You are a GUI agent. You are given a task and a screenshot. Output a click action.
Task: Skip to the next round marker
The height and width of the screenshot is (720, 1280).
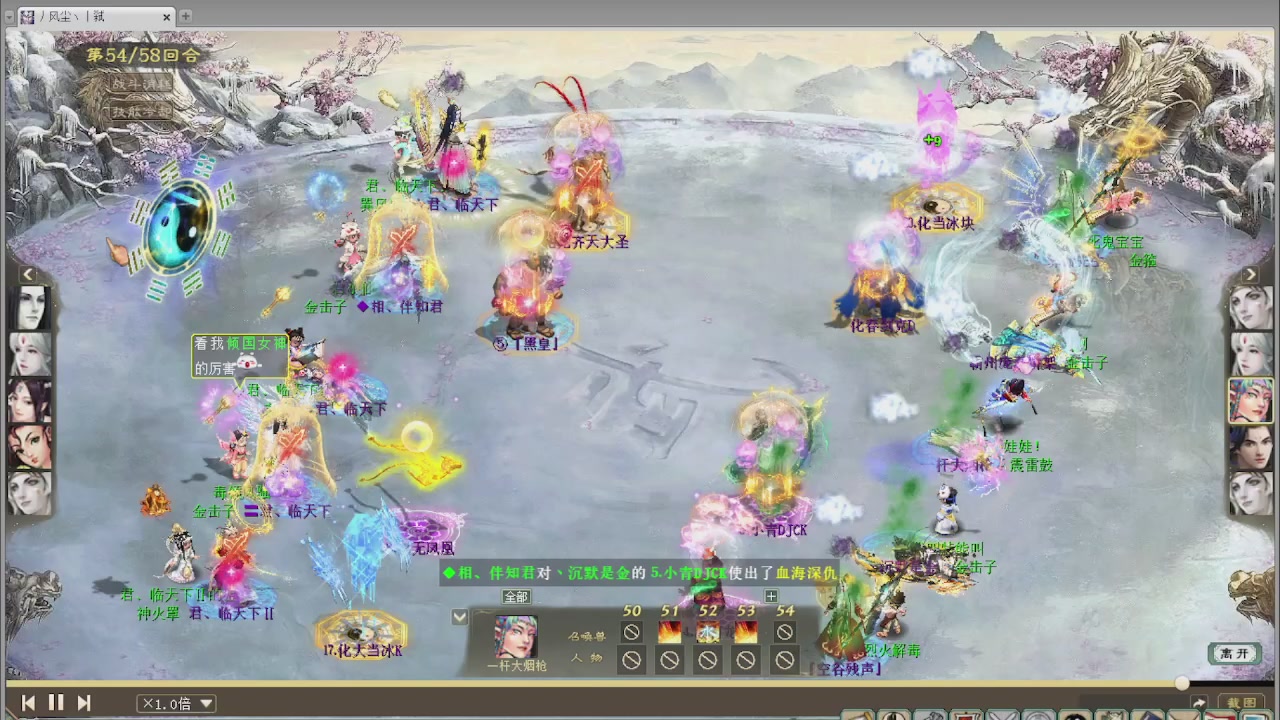coord(84,703)
